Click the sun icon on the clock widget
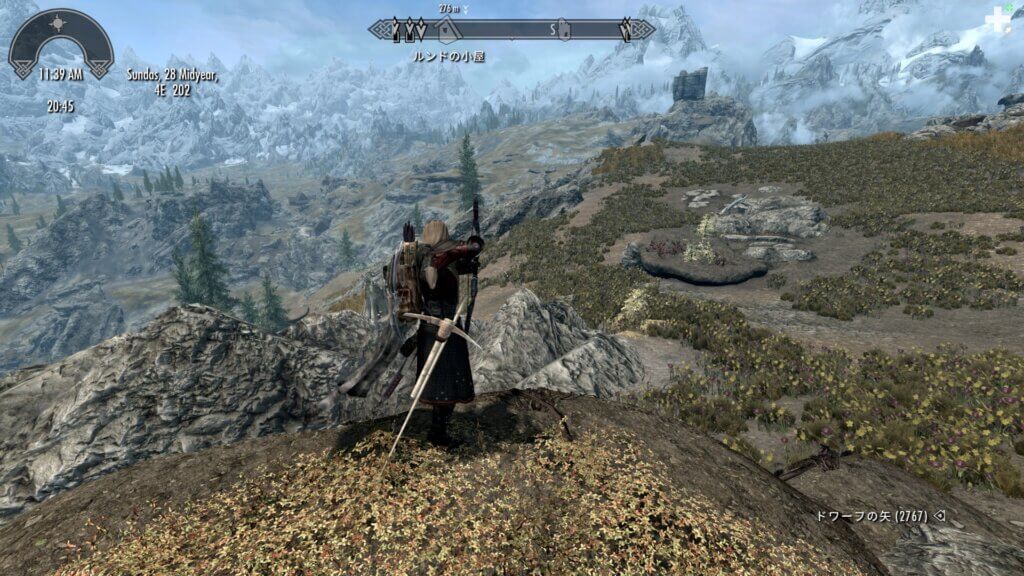The image size is (1024, 576). pyautogui.click(x=59, y=22)
